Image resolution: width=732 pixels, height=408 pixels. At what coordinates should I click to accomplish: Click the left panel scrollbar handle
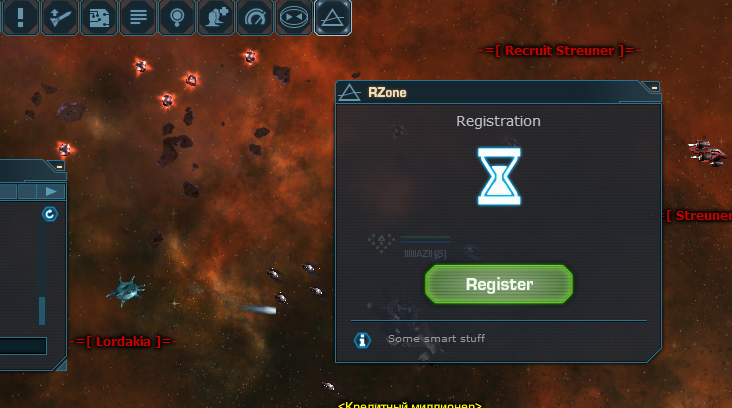[42, 310]
